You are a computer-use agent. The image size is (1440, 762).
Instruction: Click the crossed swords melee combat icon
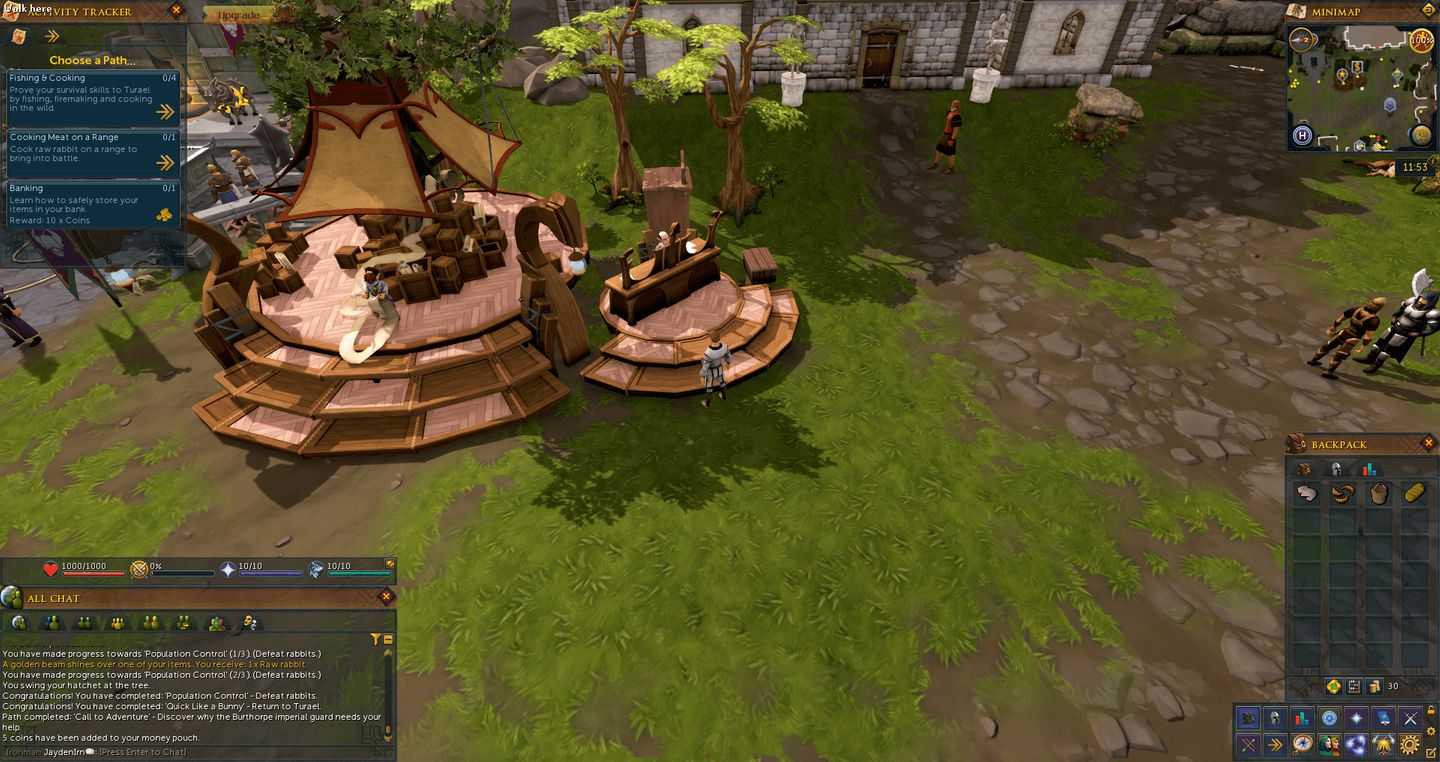click(1409, 716)
